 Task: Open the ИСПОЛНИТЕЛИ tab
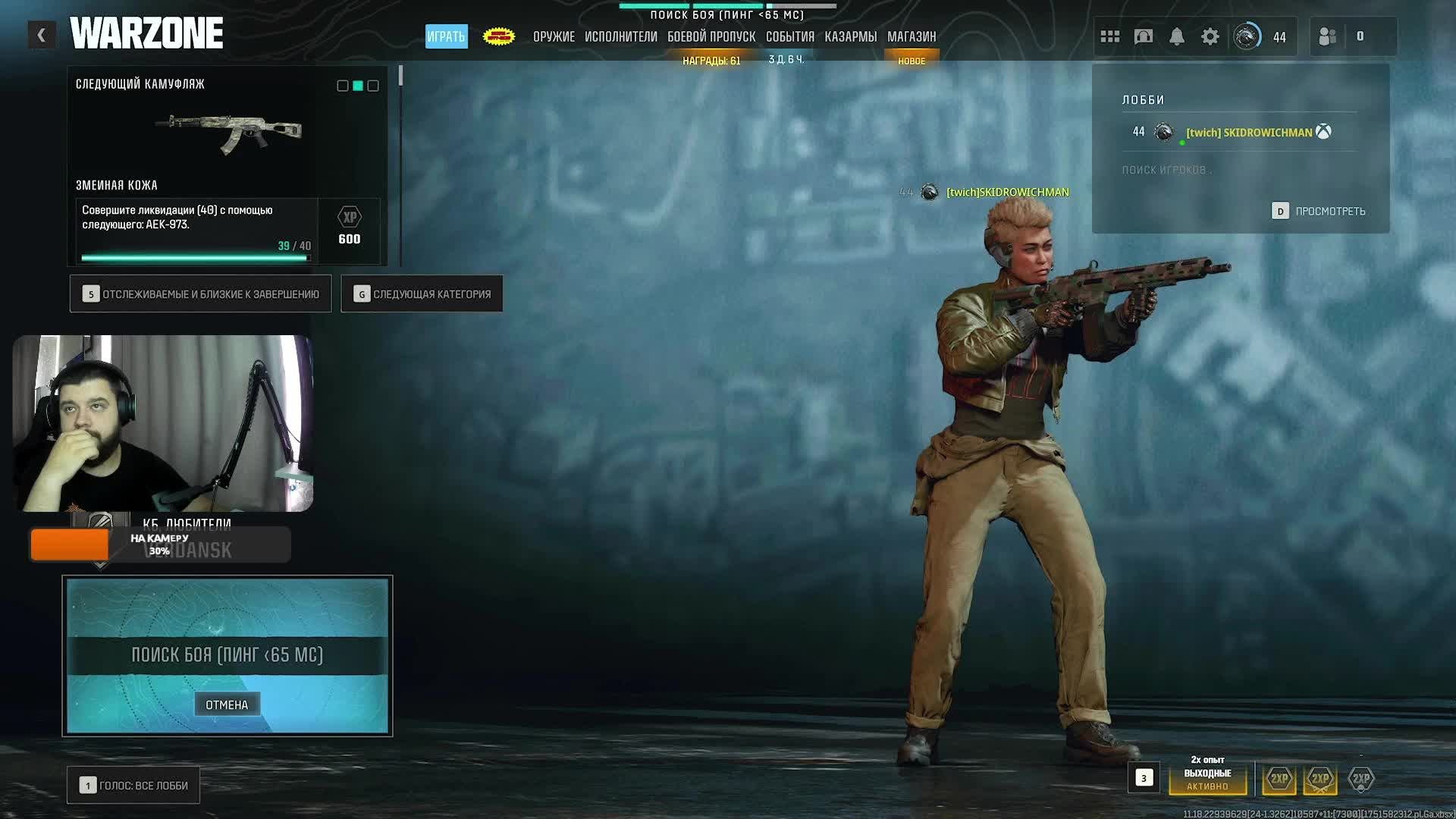coord(620,36)
